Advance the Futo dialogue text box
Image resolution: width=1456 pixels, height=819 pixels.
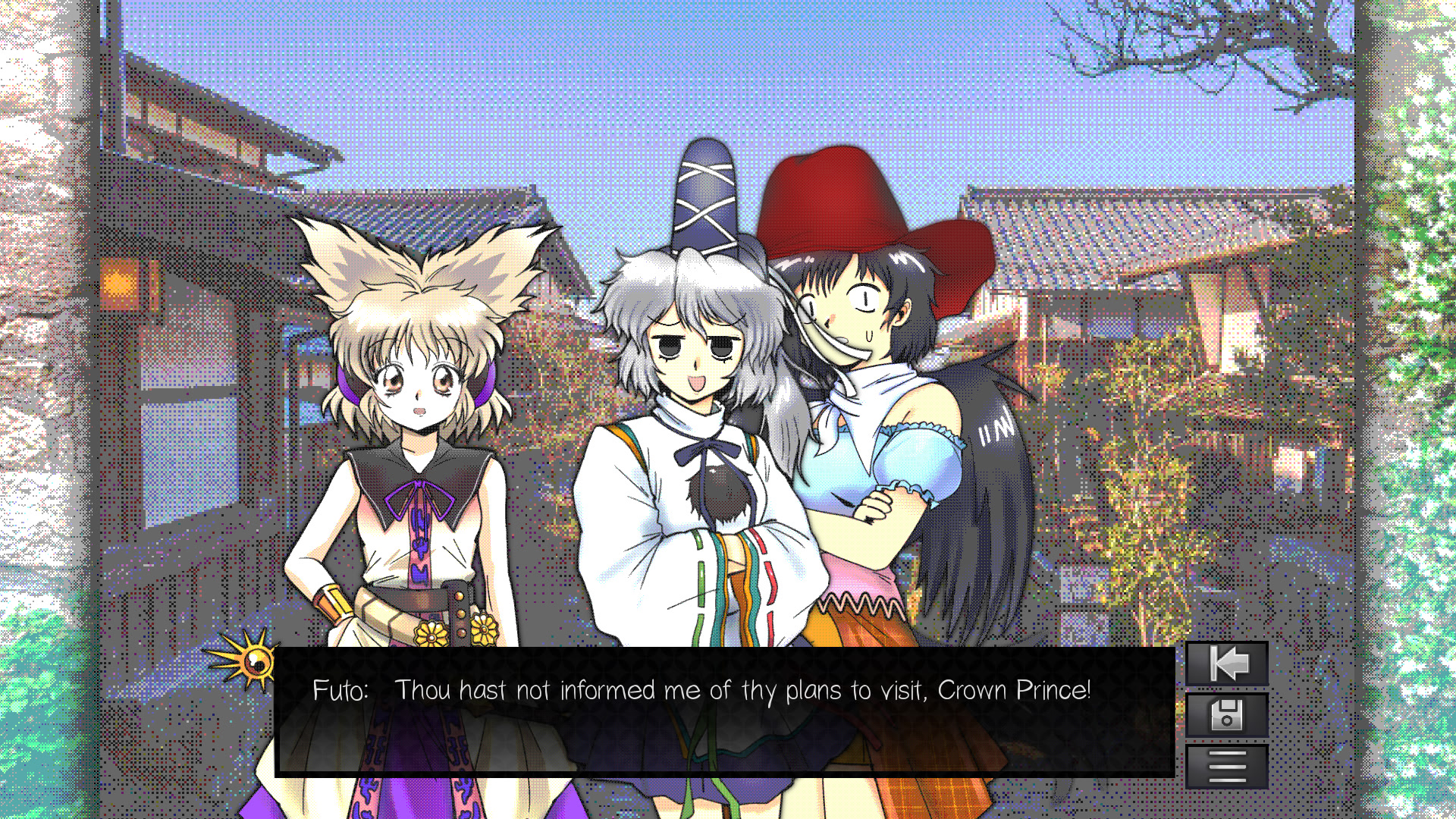tap(724, 711)
